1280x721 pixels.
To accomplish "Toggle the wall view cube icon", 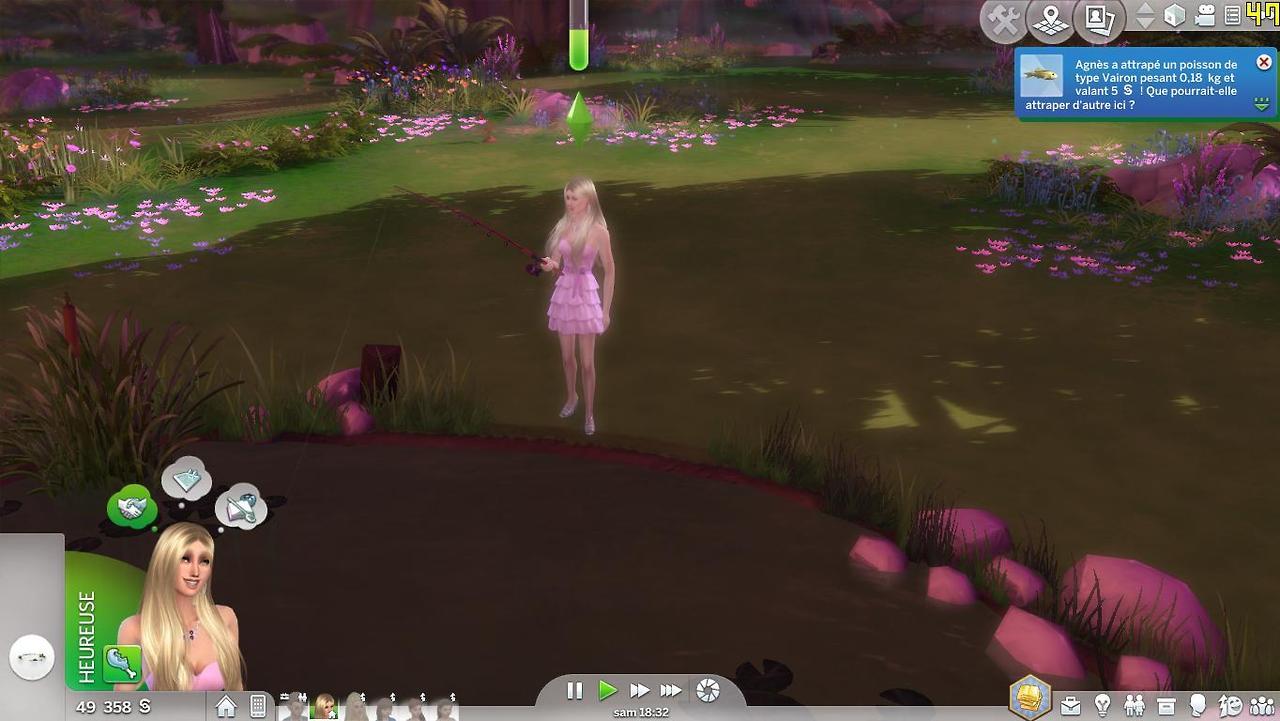I will pyautogui.click(x=1175, y=16).
